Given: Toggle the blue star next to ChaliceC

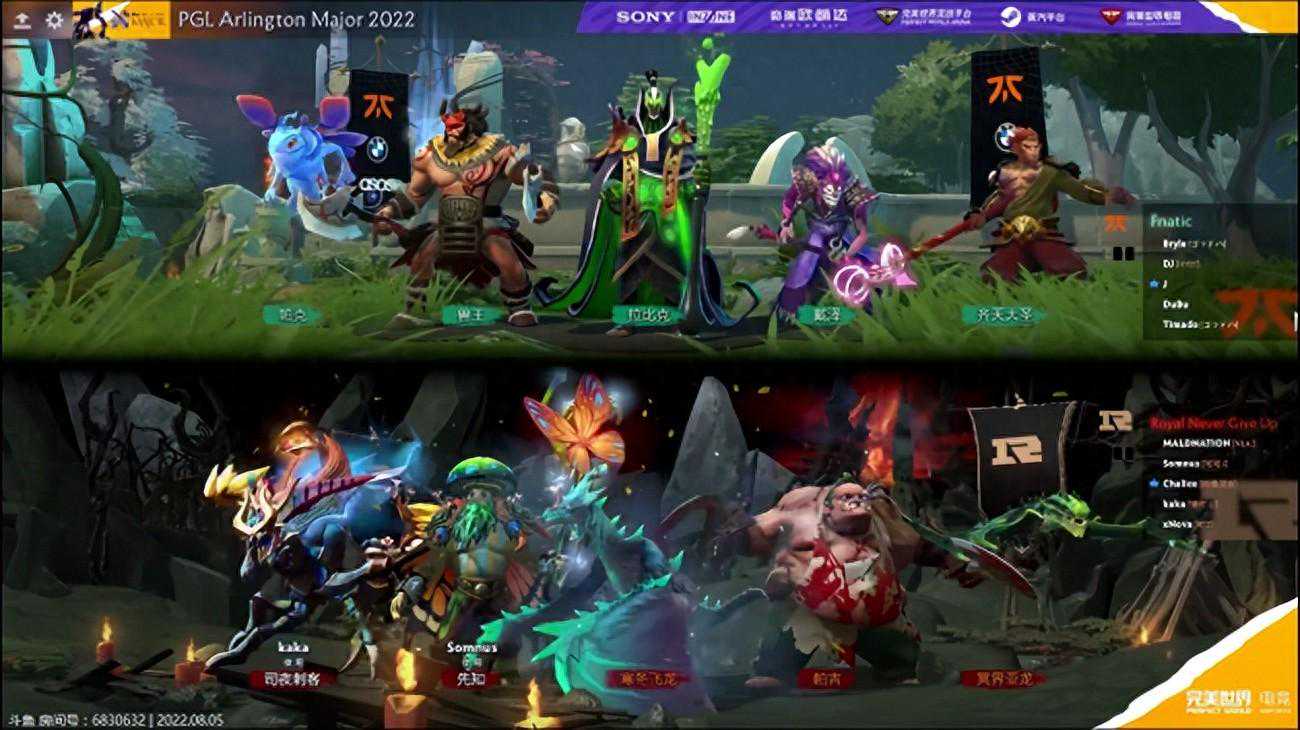Looking at the screenshot, I should tap(1153, 483).
